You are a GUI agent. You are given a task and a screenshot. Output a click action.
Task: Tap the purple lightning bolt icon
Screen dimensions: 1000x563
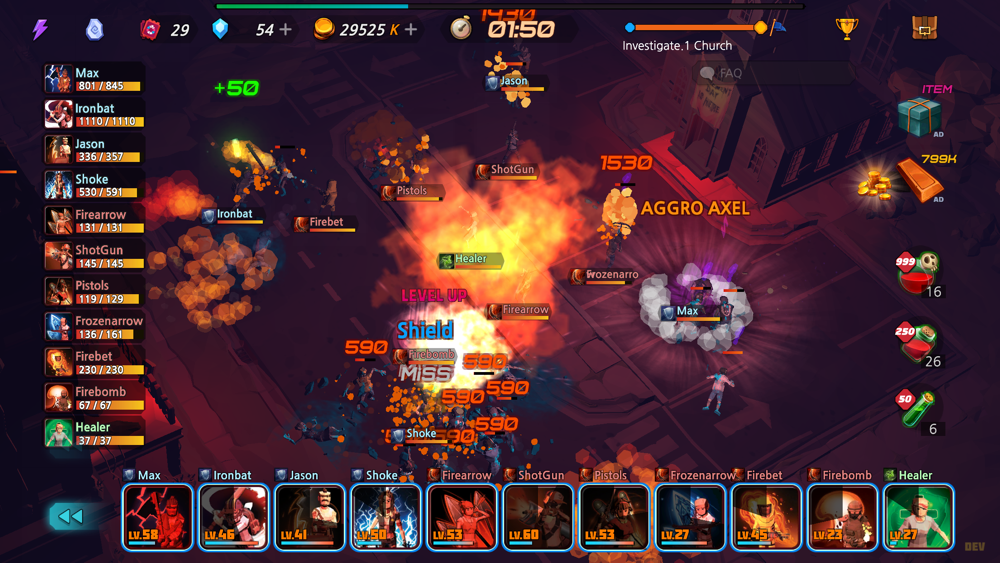coord(40,29)
